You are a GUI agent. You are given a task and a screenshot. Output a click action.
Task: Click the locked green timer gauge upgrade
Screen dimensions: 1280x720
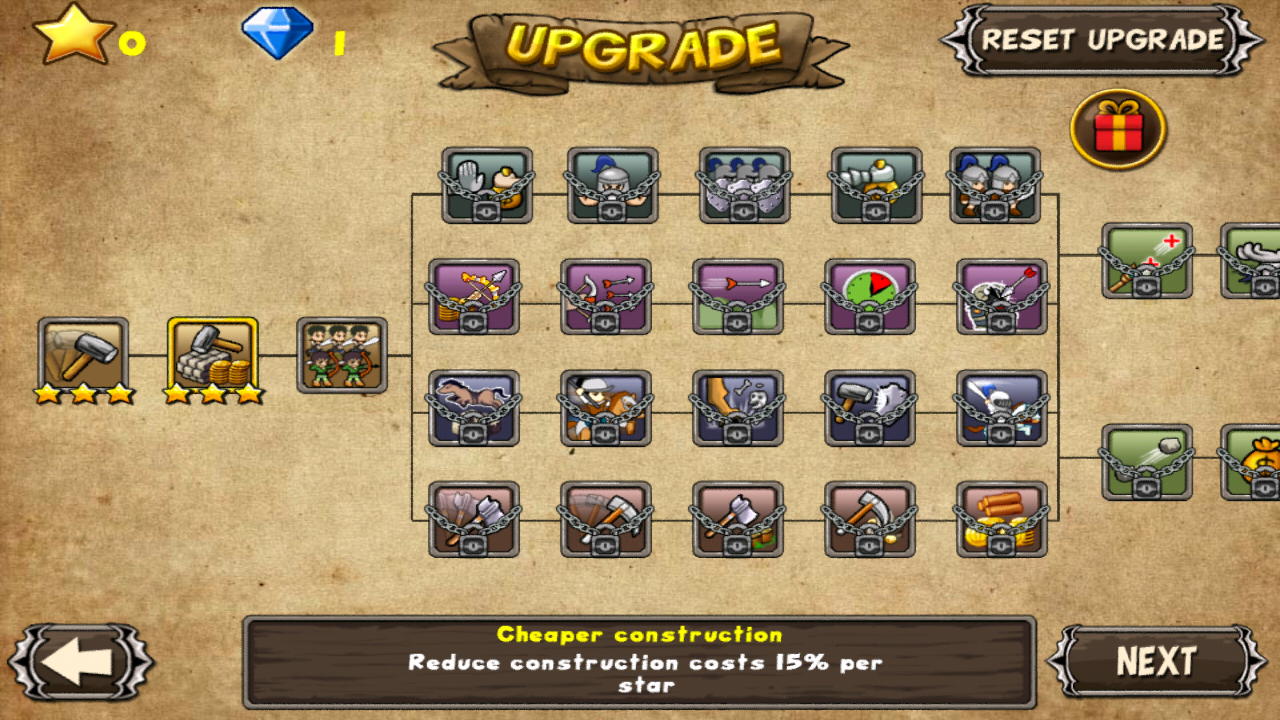[x=868, y=295]
